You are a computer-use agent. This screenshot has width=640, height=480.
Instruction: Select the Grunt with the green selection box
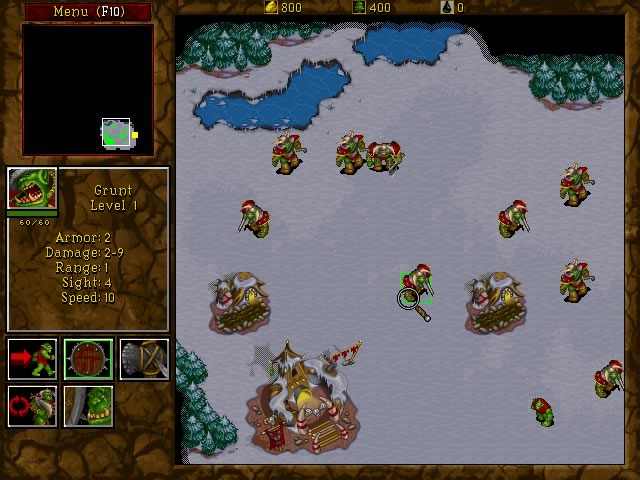(x=415, y=282)
